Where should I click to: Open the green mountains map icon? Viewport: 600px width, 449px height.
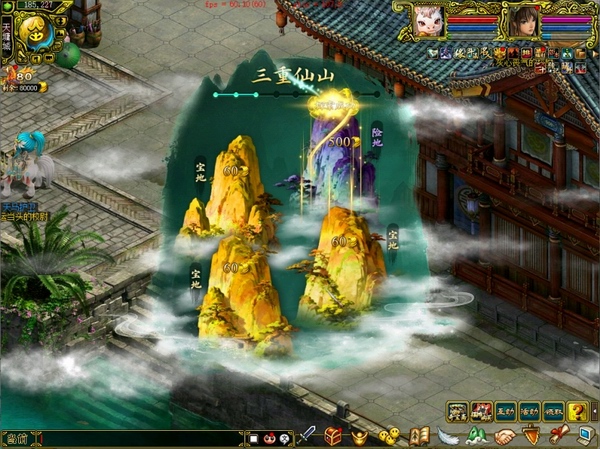[x=477, y=436]
